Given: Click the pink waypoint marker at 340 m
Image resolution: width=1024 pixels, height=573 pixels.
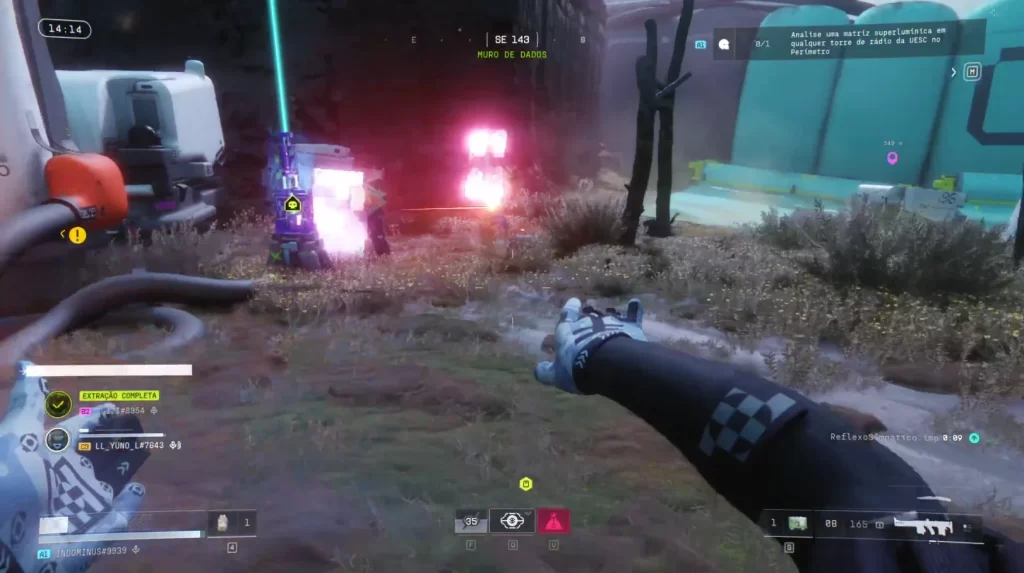Looking at the screenshot, I should click(892, 157).
